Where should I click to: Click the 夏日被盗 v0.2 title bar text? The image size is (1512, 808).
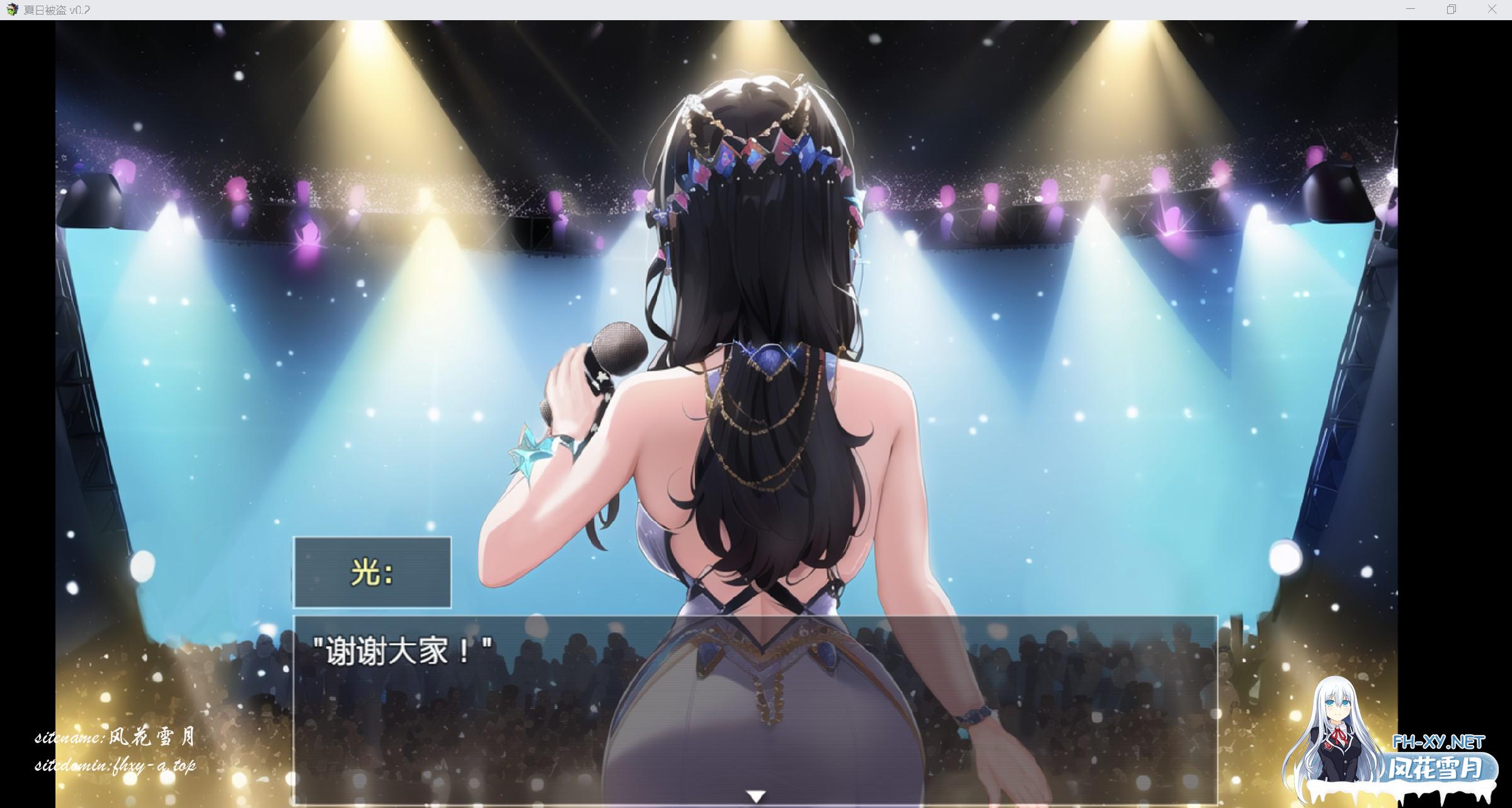[x=58, y=9]
